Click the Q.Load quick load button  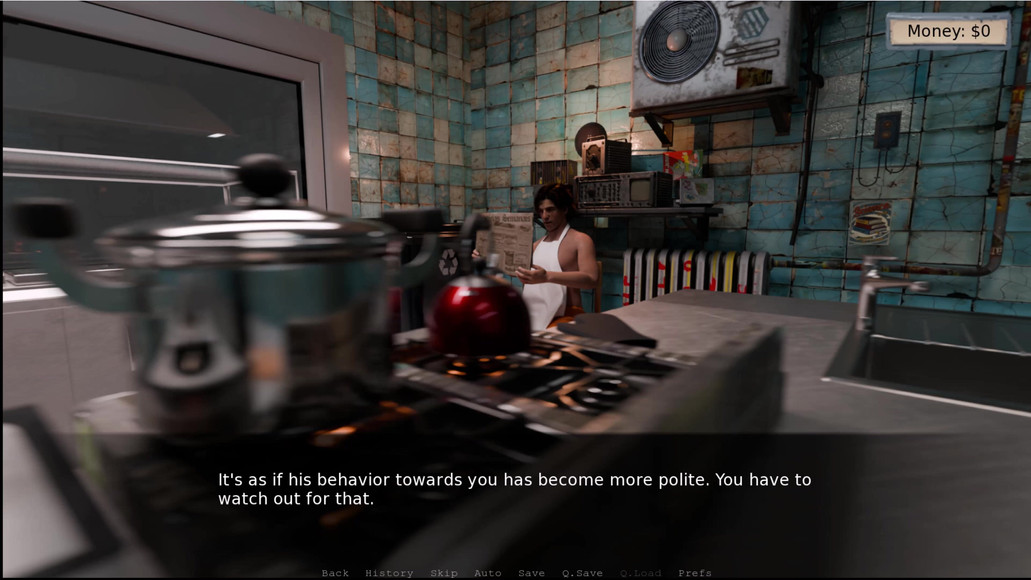[x=640, y=573]
